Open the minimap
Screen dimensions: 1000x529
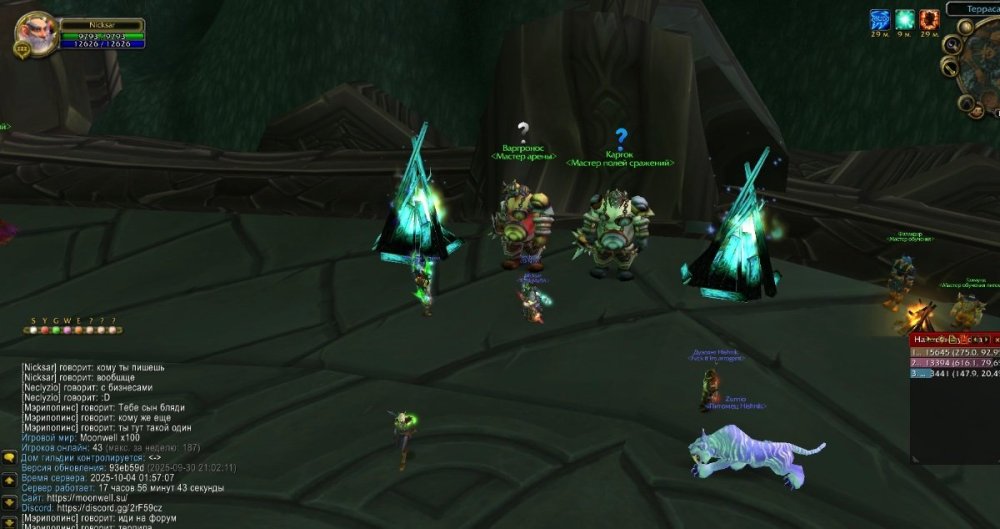[x=984, y=74]
